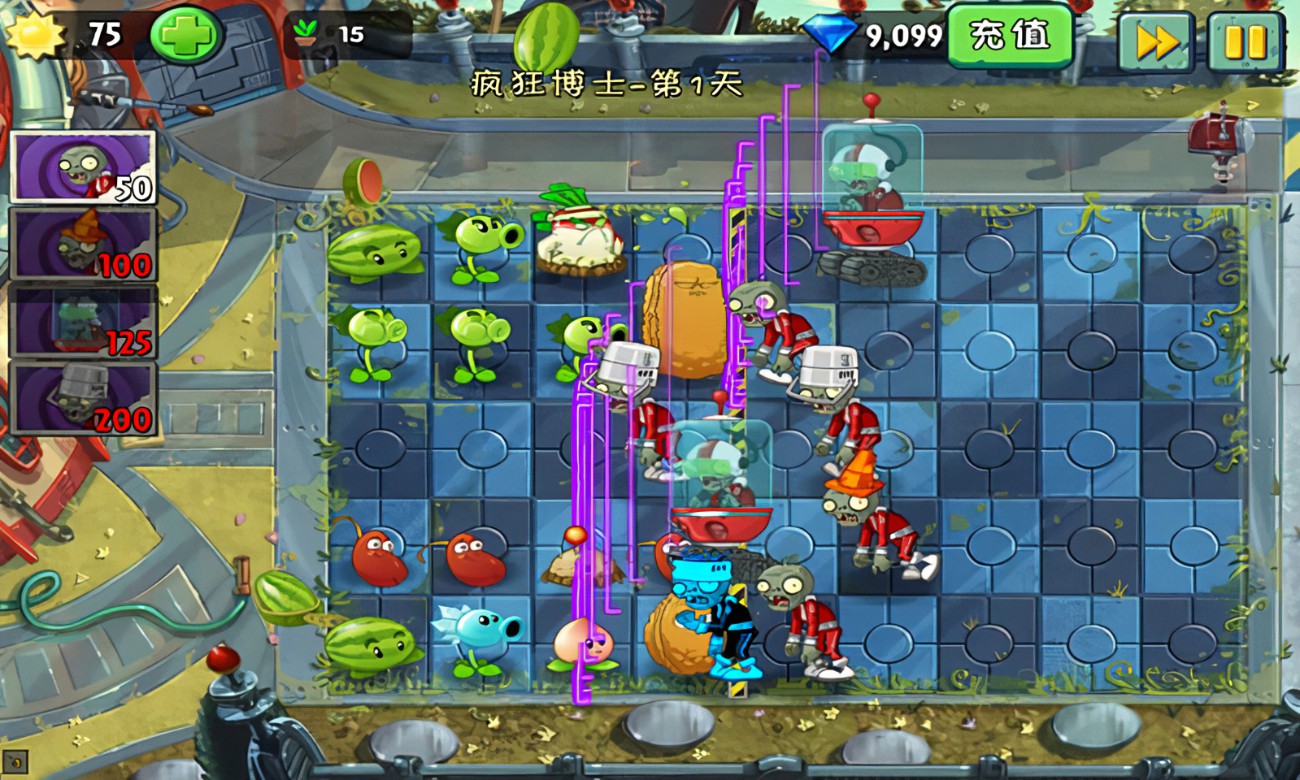The height and width of the screenshot is (780, 1300).
Task: Select the buckethead zombie card costing 200
Action: click(83, 397)
